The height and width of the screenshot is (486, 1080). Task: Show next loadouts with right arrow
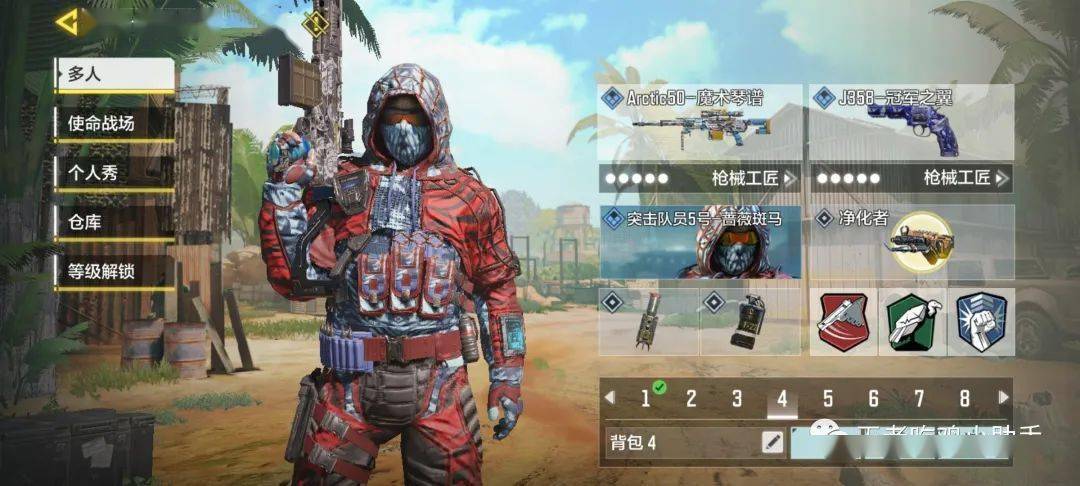tap(1002, 398)
